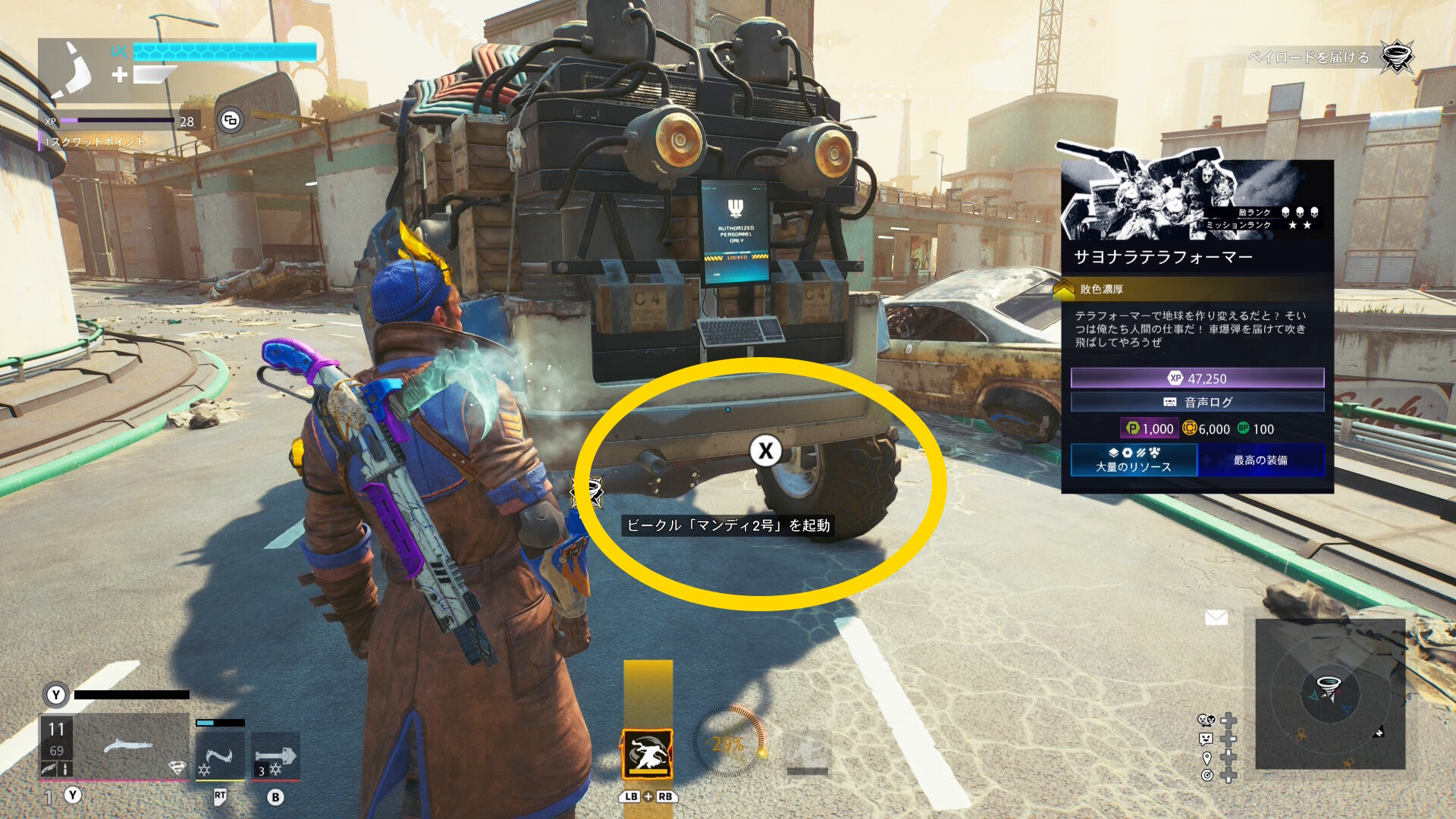Activate the orange-framed squad ability icon
This screenshot has width=1456, height=819.
(x=648, y=754)
